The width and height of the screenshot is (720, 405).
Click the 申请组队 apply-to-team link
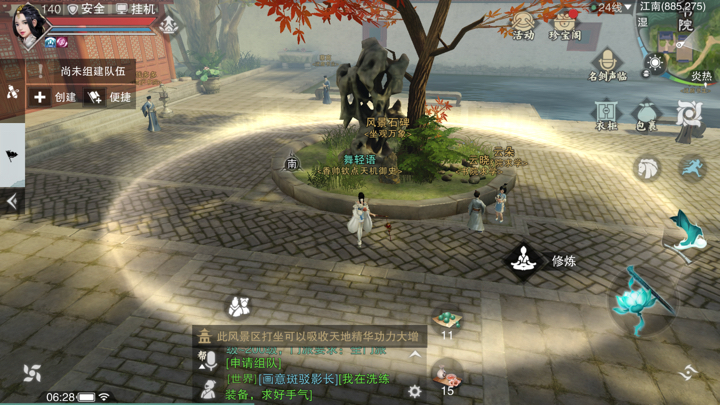253,364
